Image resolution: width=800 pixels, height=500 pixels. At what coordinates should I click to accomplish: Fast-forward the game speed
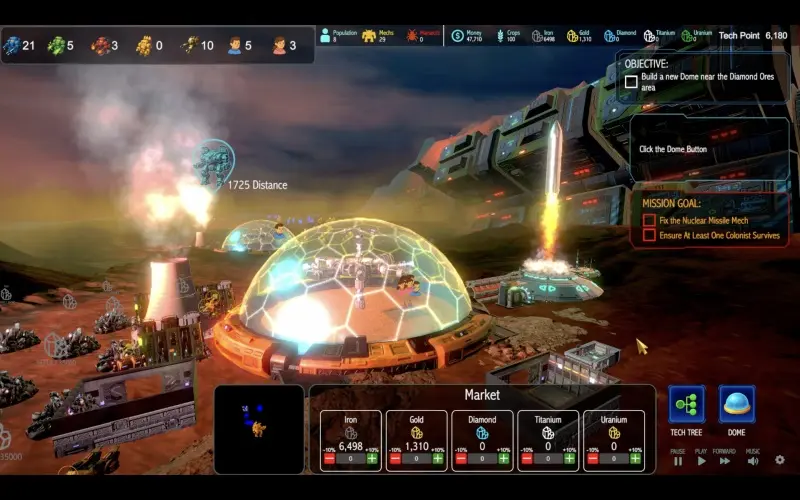[724, 461]
